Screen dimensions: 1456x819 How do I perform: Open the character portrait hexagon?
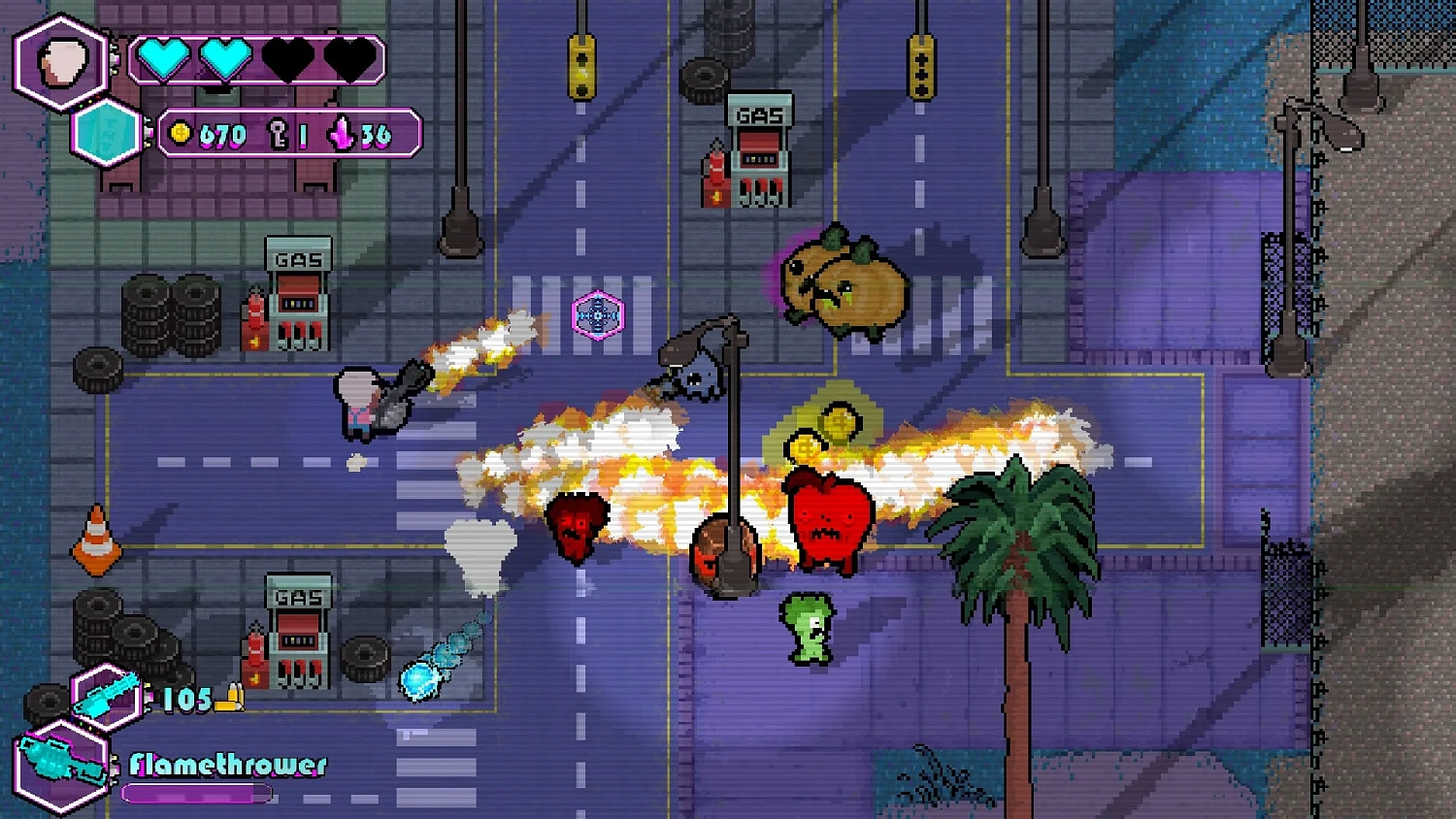click(x=58, y=61)
